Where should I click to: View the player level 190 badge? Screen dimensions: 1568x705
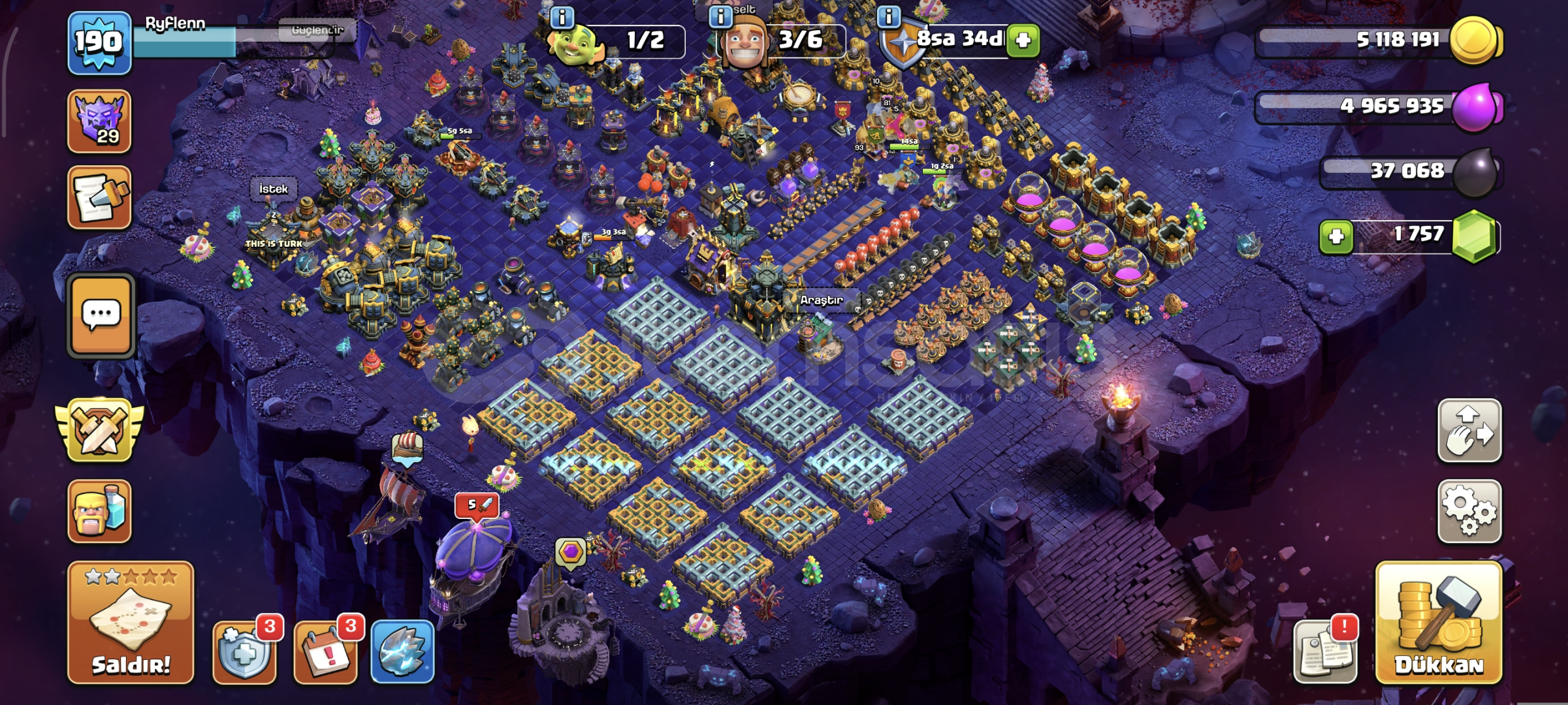[99, 42]
